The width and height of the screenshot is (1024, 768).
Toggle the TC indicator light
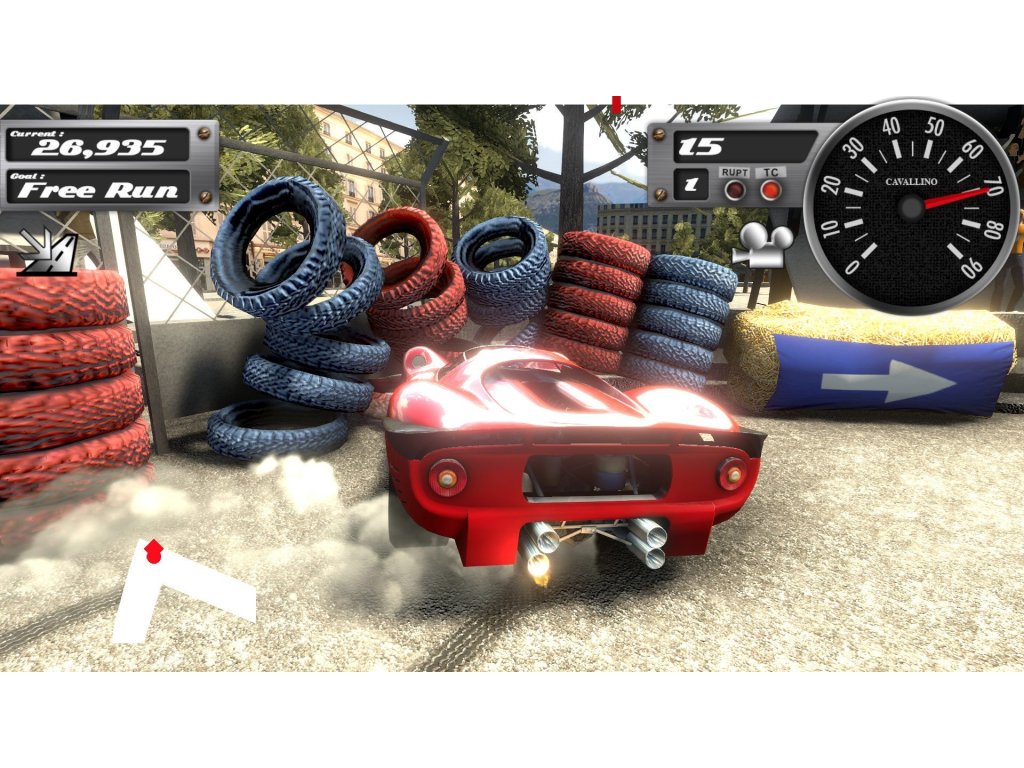tap(770, 190)
